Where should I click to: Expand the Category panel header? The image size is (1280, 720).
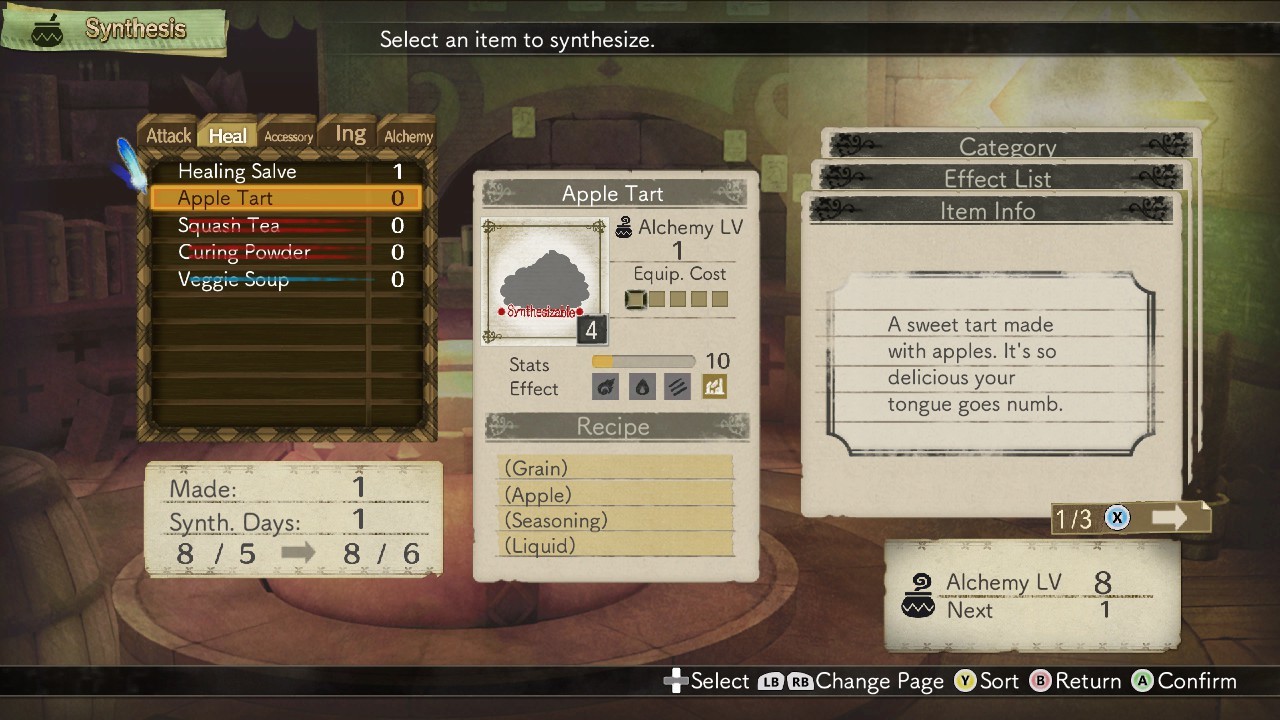pos(1007,147)
